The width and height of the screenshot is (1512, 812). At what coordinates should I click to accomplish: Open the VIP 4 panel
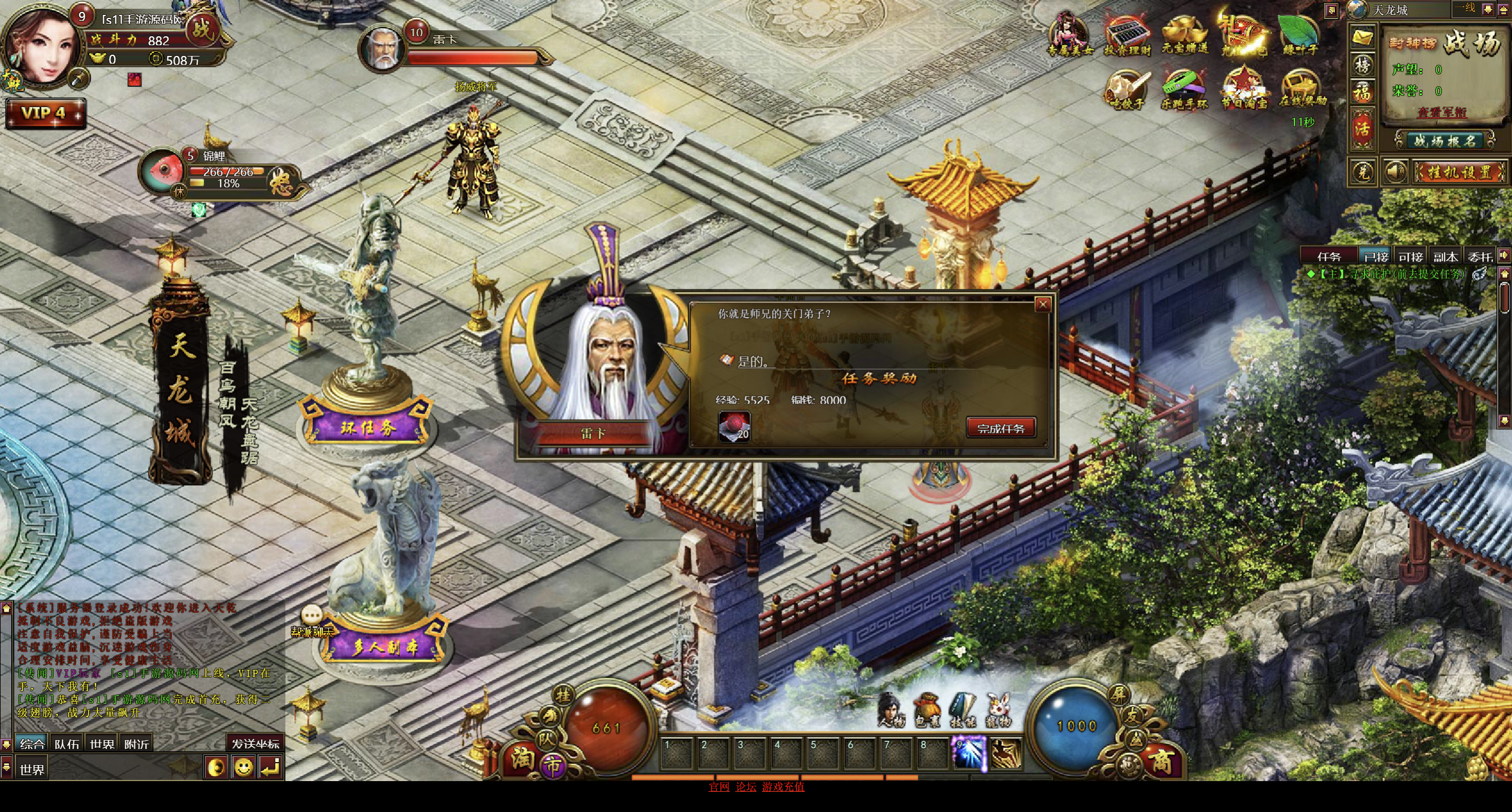45,113
